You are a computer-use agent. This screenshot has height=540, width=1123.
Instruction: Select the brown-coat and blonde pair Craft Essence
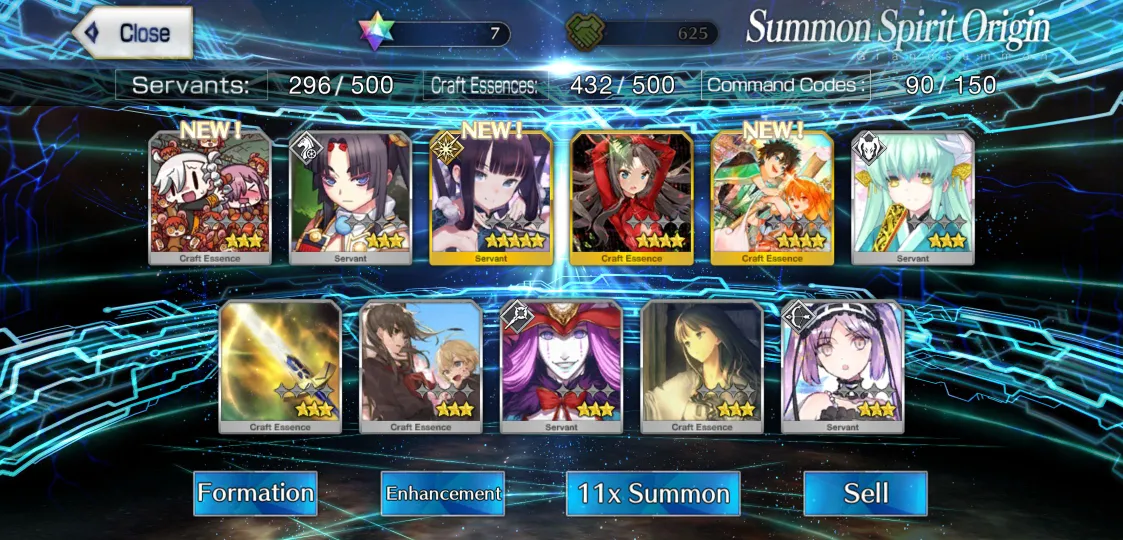tap(421, 366)
